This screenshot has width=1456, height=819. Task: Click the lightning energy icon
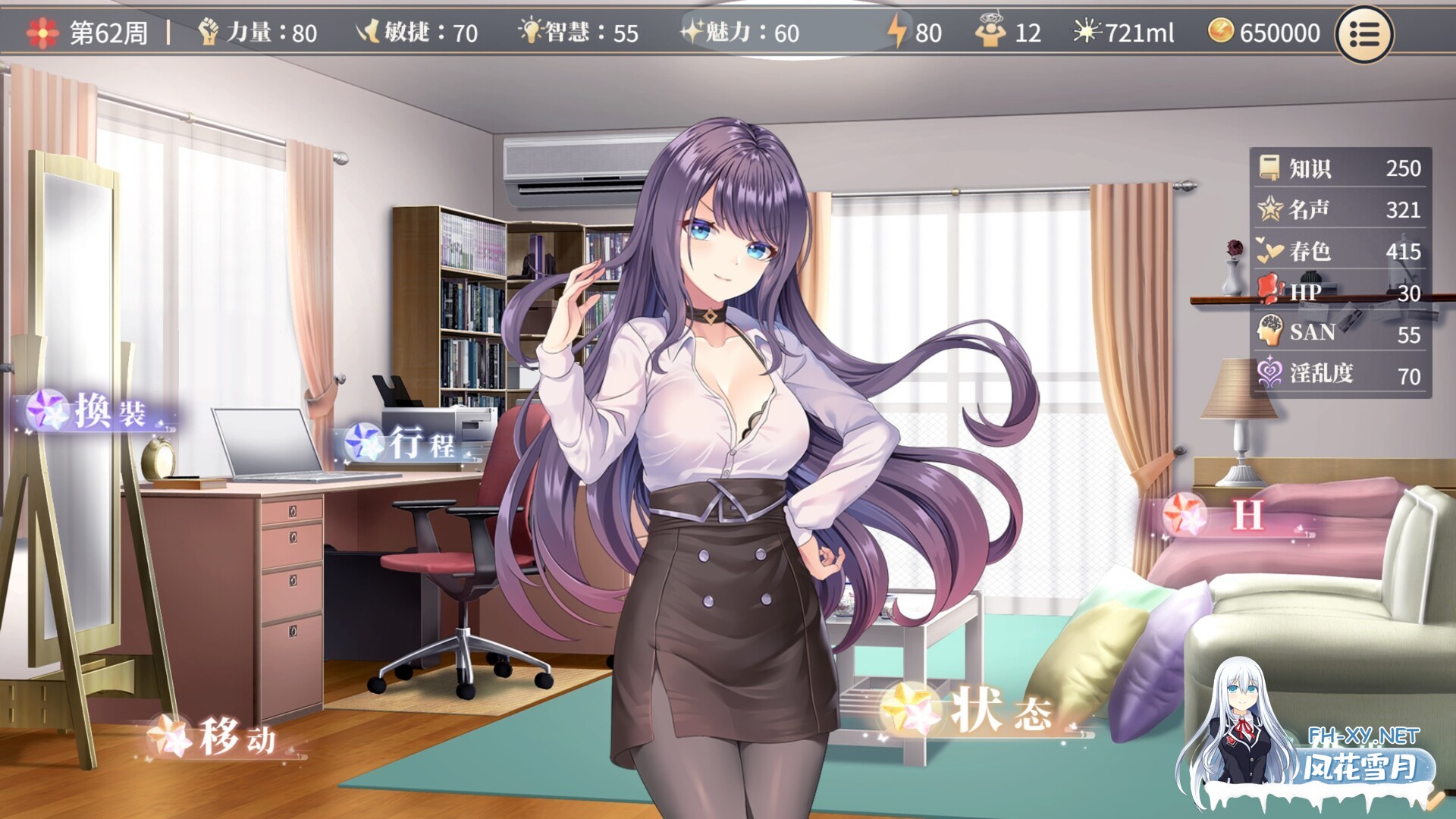(x=899, y=30)
